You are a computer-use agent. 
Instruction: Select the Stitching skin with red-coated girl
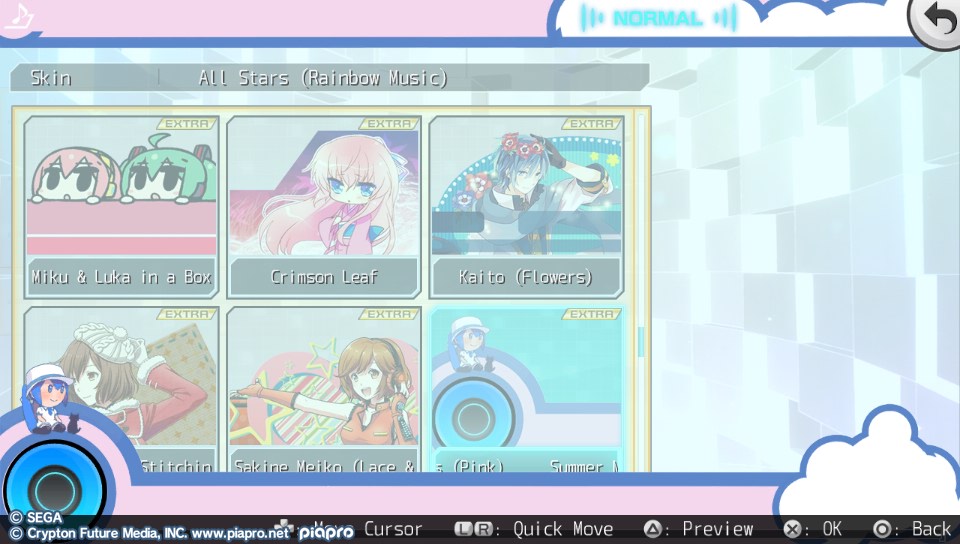click(121, 390)
